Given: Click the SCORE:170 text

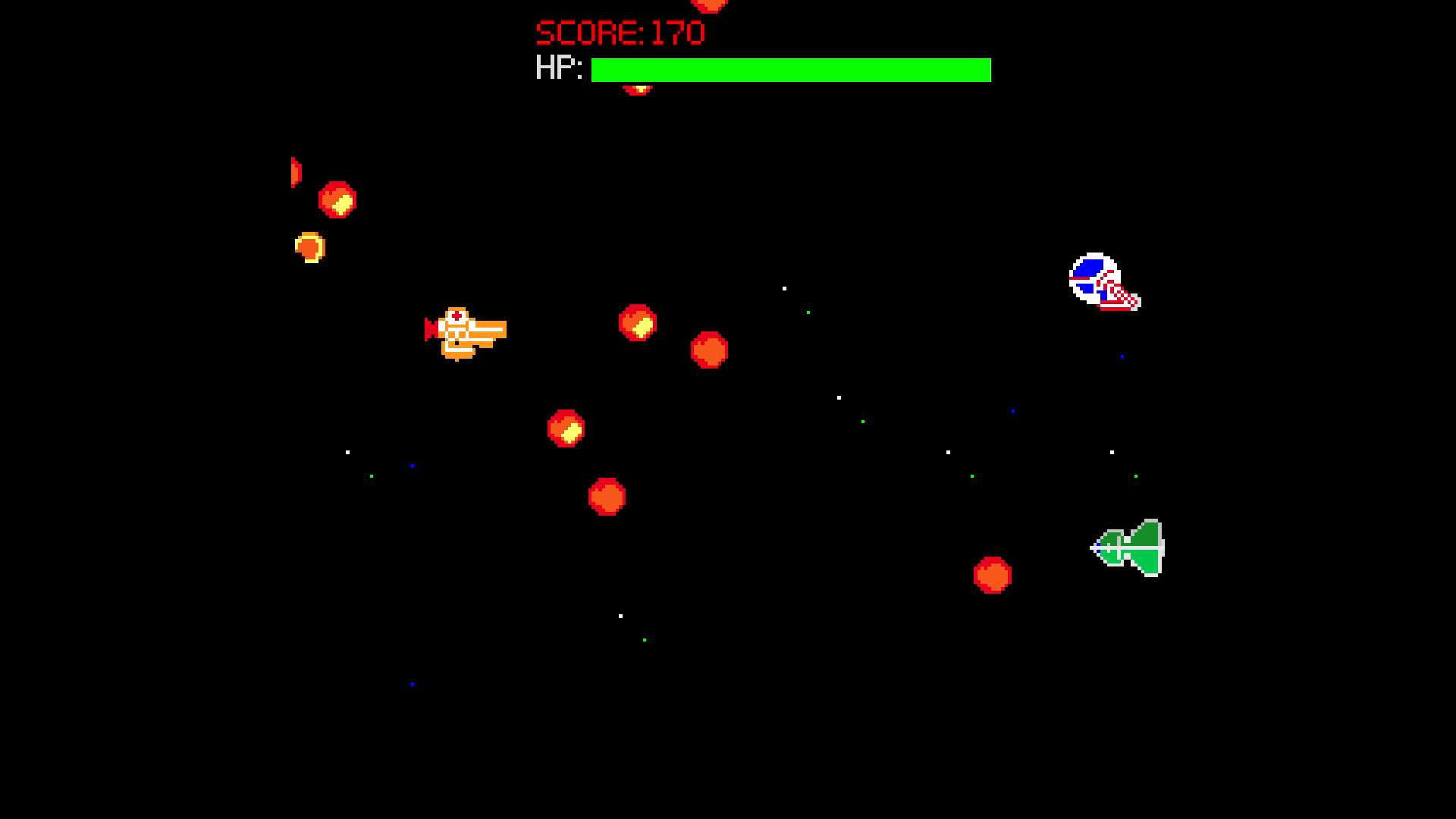Looking at the screenshot, I should point(619,32).
